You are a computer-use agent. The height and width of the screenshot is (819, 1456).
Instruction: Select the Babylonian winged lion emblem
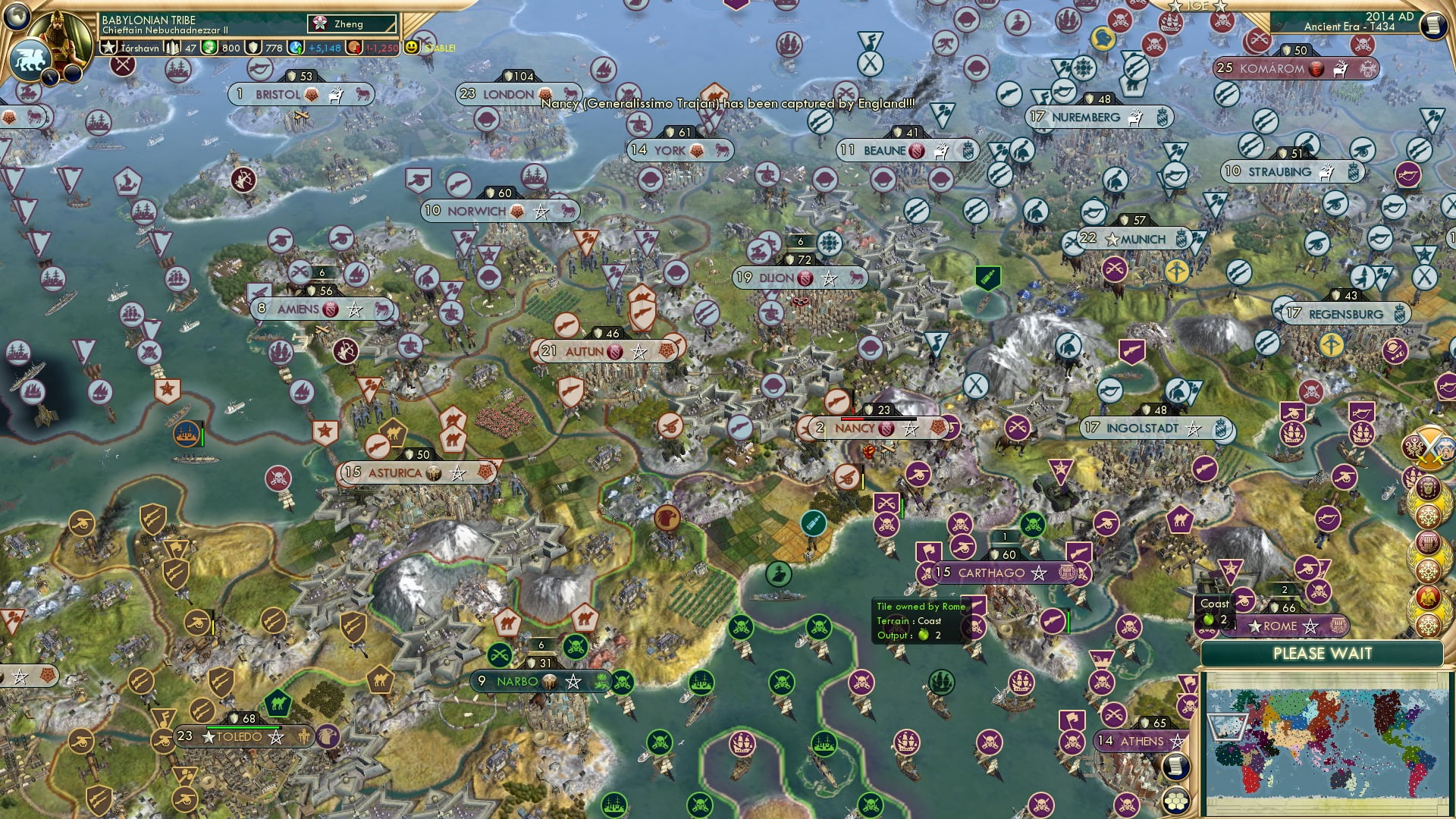pyautogui.click(x=32, y=58)
